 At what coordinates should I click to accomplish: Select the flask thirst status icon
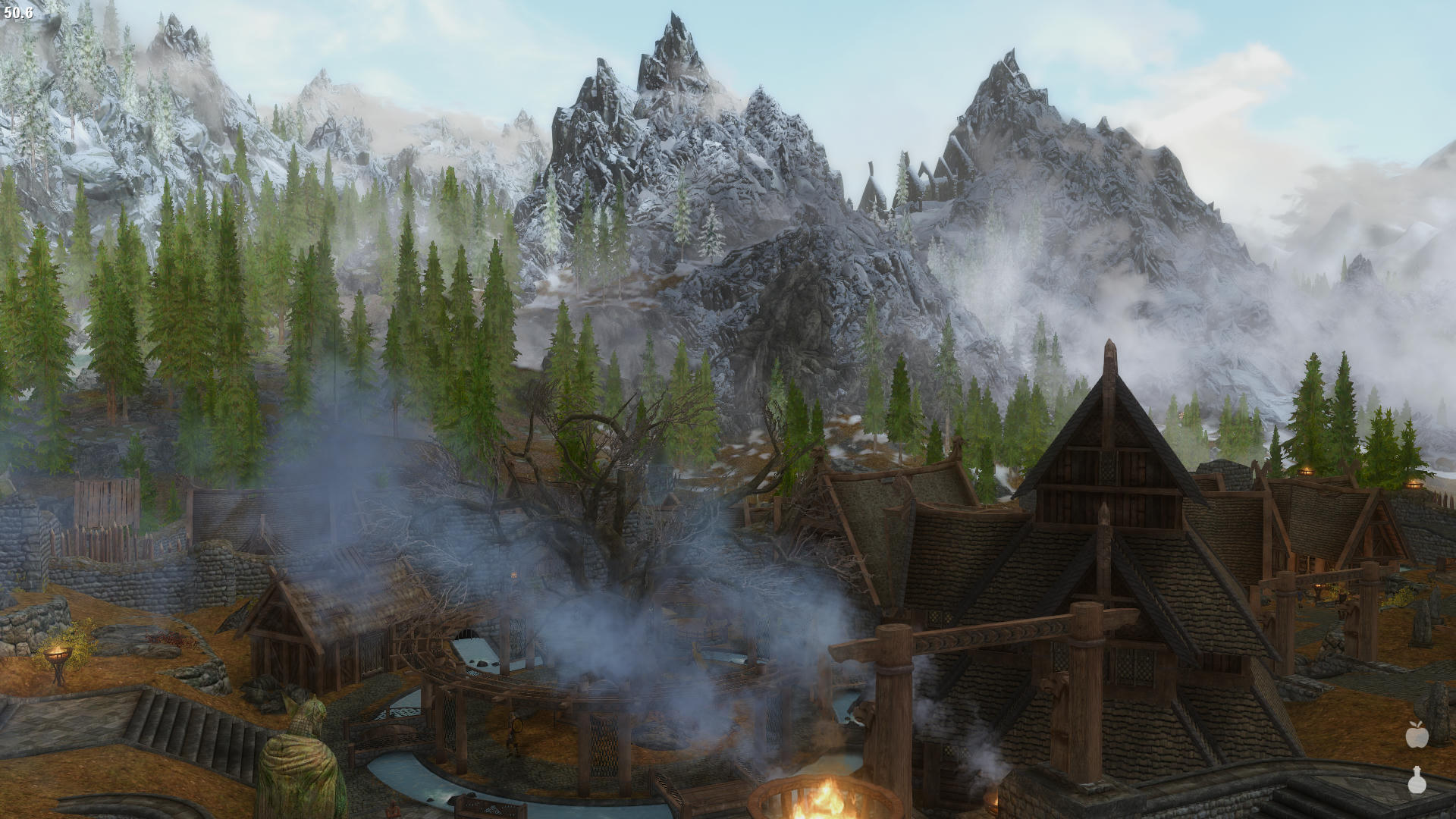pos(1415,780)
